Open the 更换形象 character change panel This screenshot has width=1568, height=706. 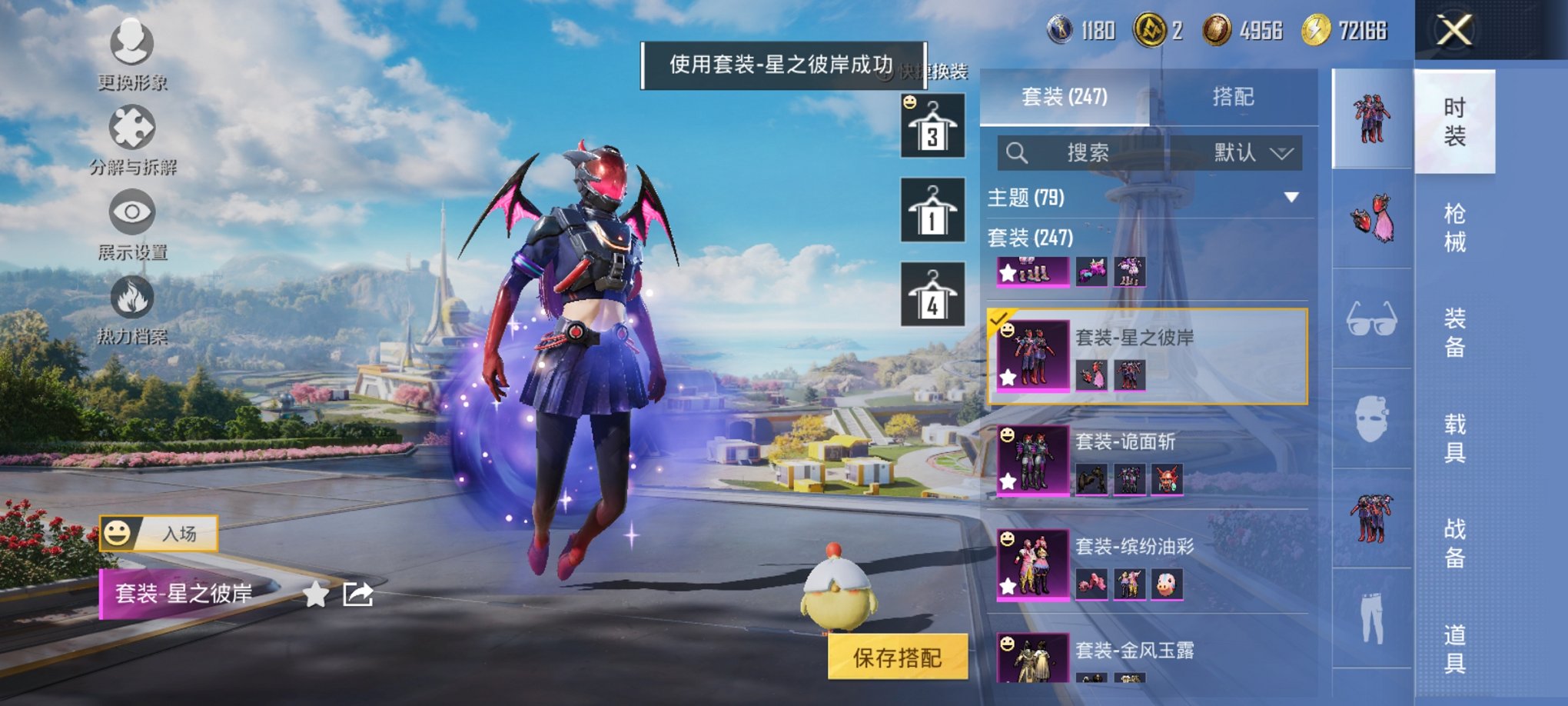[132, 48]
